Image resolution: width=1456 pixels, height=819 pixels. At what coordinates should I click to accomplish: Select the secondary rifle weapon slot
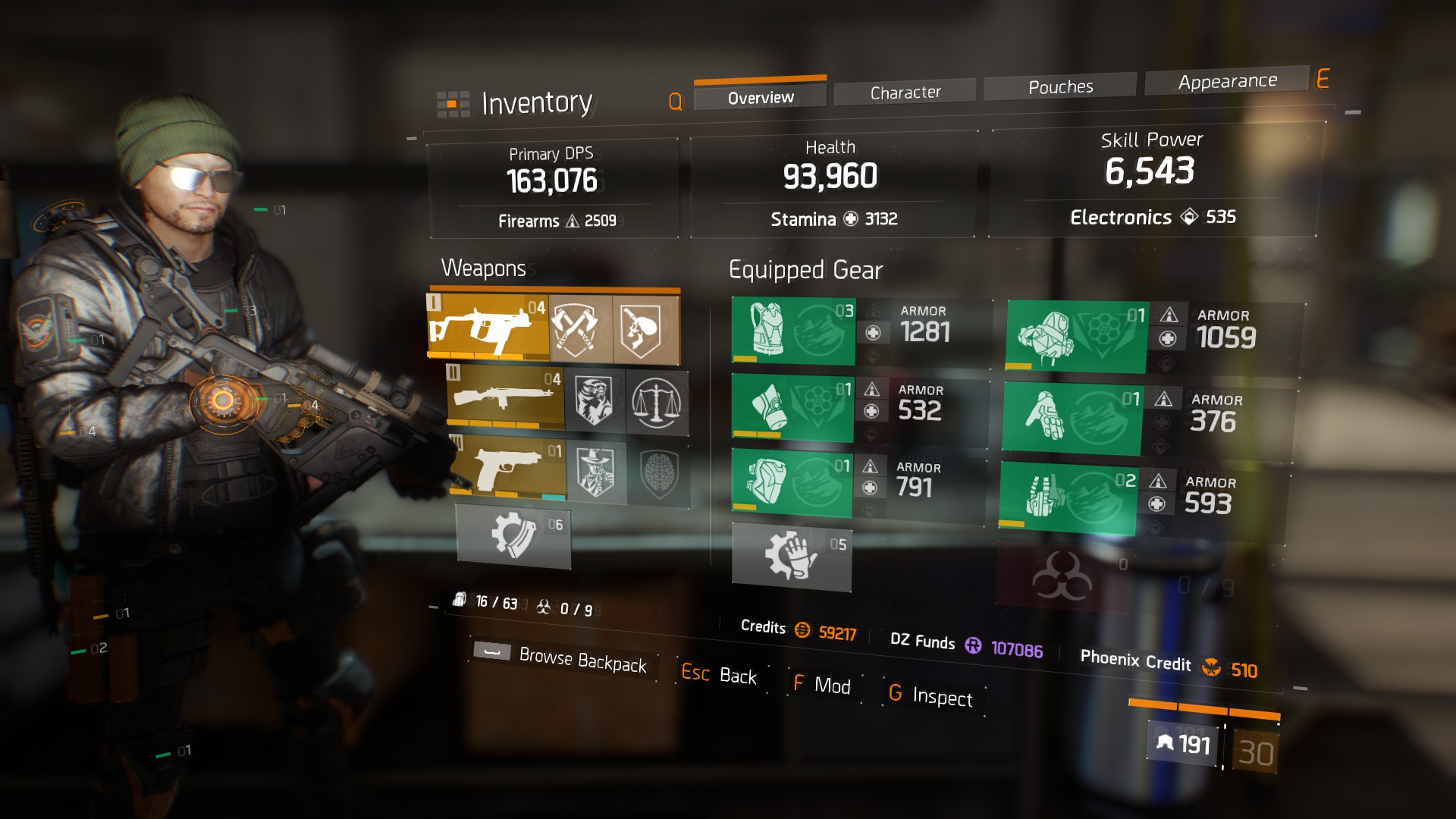[505, 399]
